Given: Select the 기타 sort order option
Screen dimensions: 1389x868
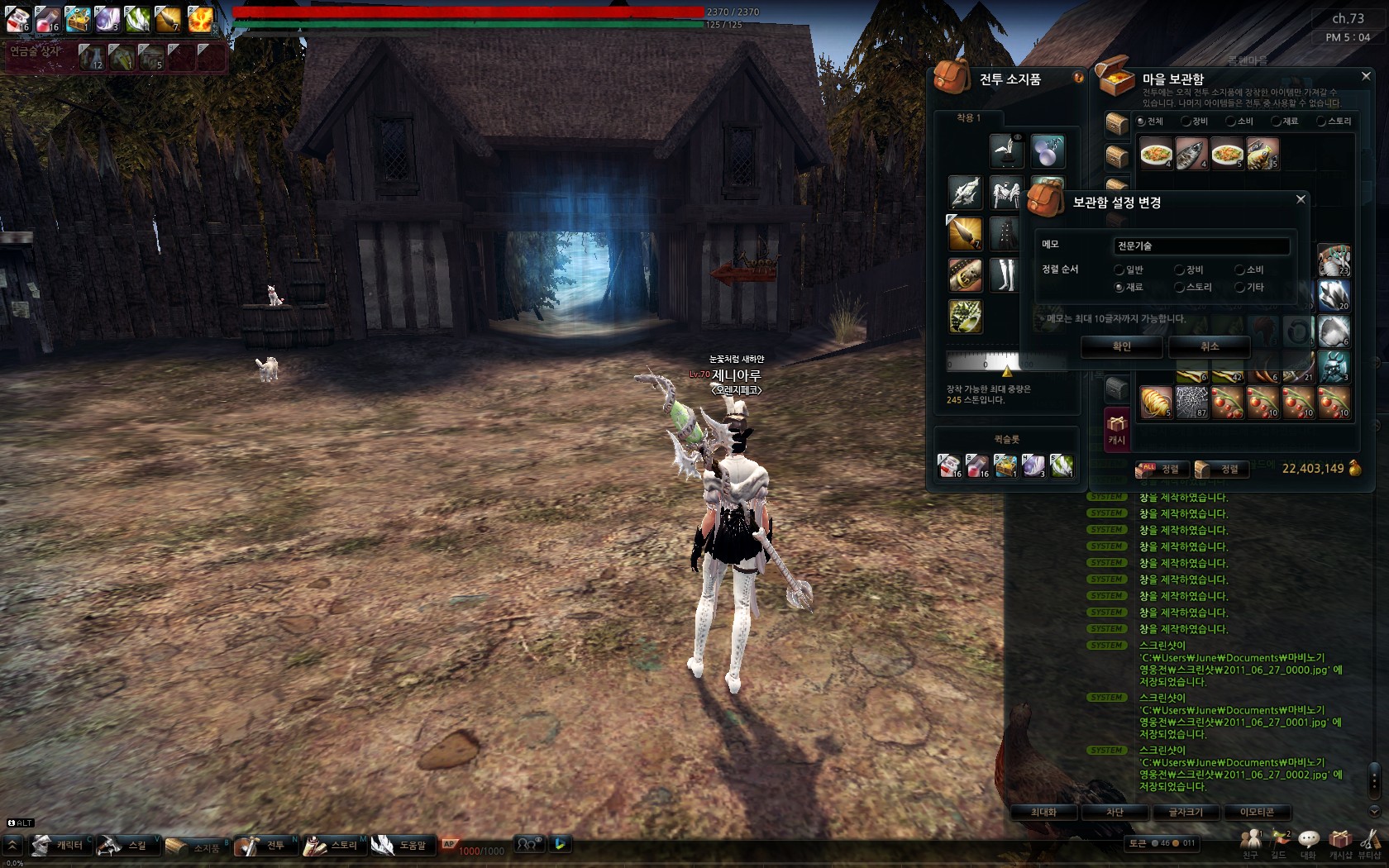Looking at the screenshot, I should [1240, 288].
